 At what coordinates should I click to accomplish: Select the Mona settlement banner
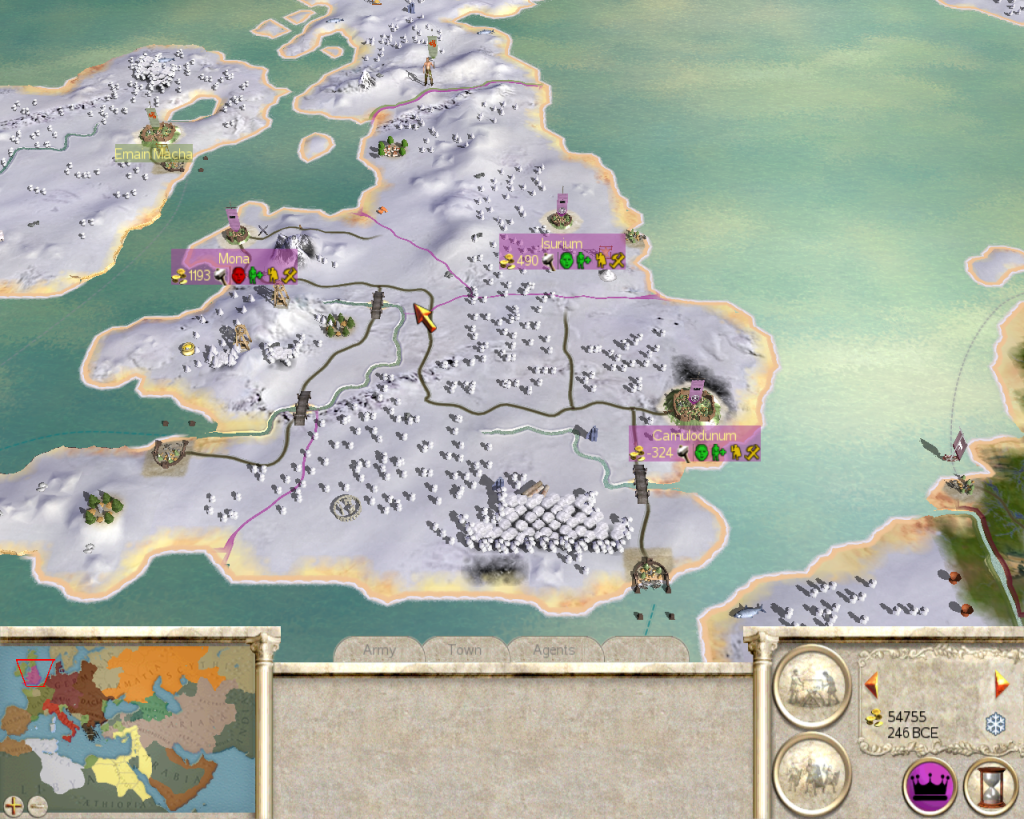[233, 258]
